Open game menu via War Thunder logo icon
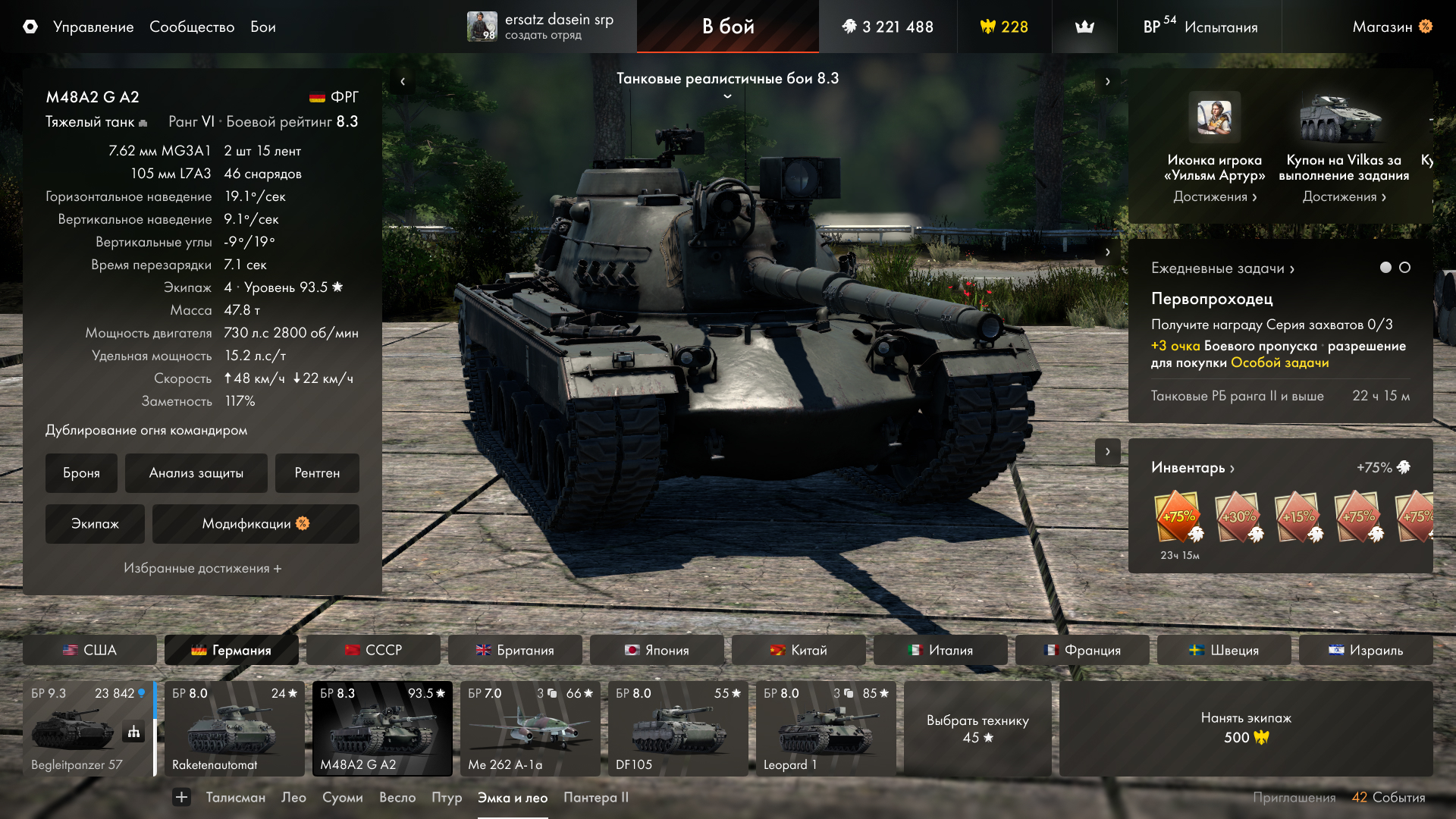 pyautogui.click(x=29, y=27)
